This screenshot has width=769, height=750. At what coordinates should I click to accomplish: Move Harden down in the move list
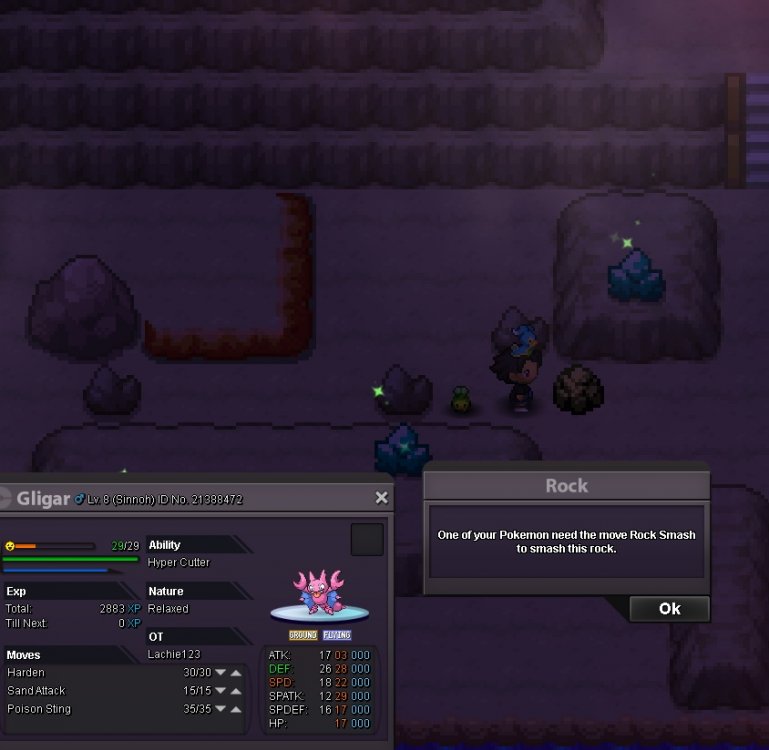(x=221, y=673)
